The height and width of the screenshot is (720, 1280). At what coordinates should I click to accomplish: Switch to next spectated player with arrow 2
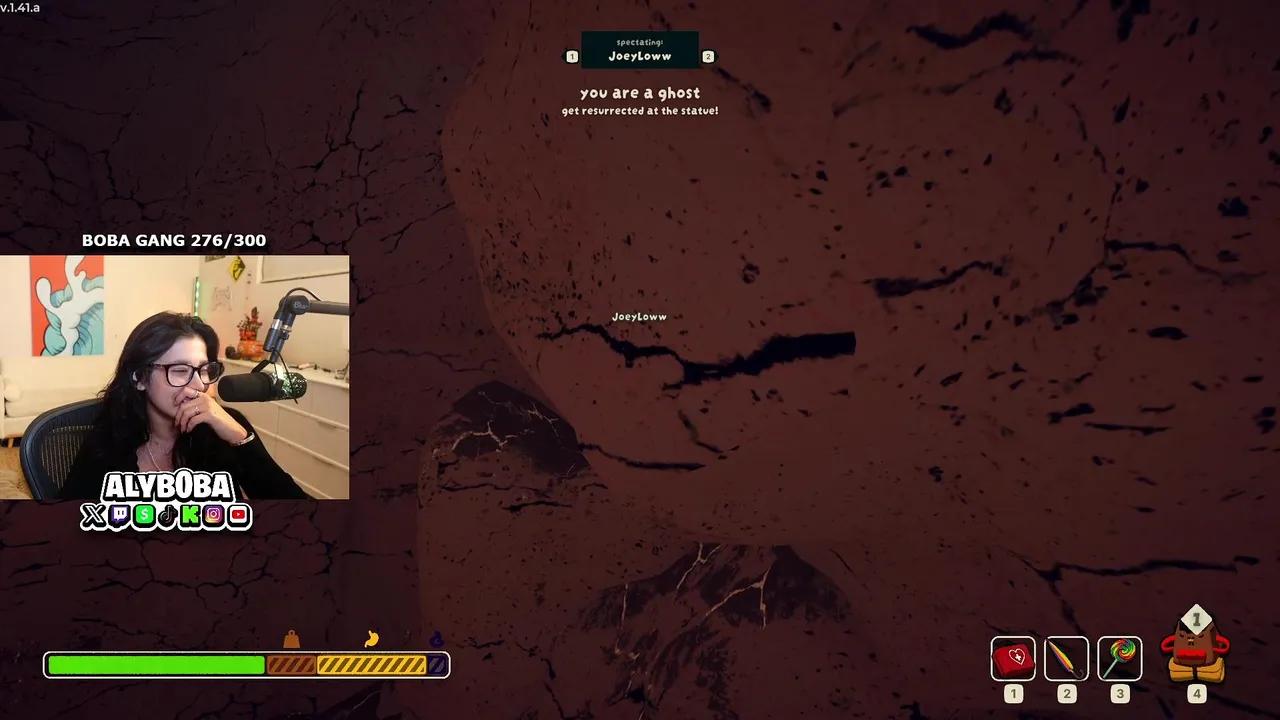pyautogui.click(x=708, y=56)
